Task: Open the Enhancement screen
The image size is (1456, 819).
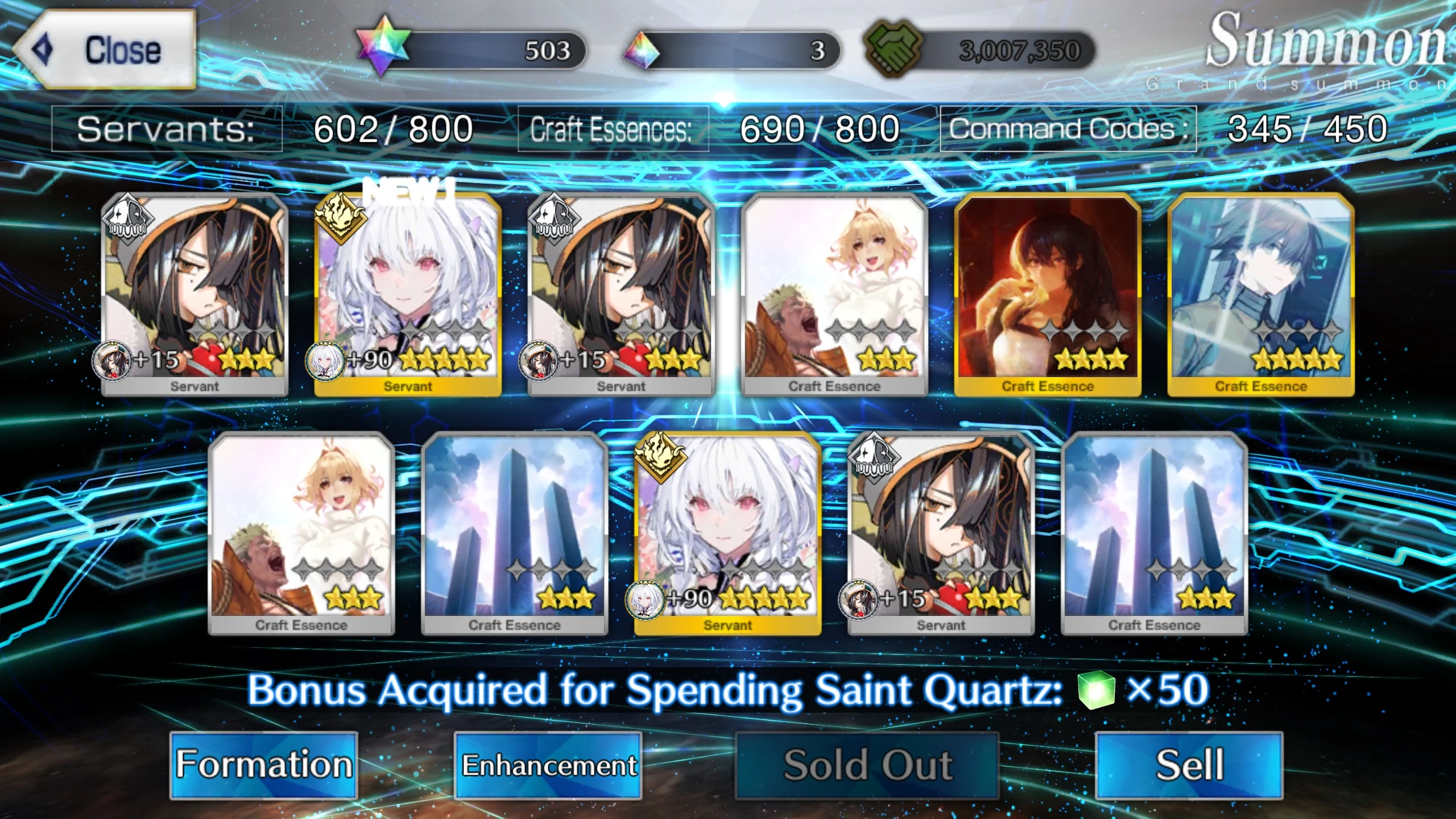Action: click(x=549, y=764)
